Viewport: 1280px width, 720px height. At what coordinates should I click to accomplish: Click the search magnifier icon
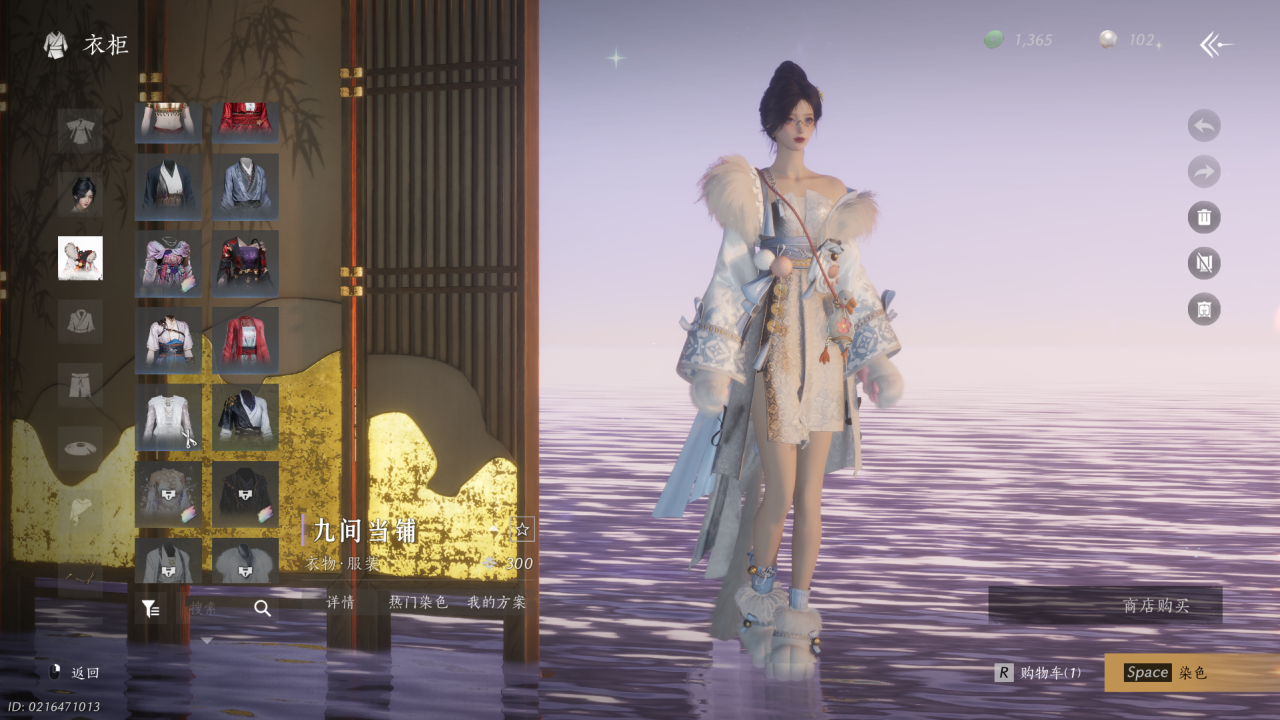262,608
